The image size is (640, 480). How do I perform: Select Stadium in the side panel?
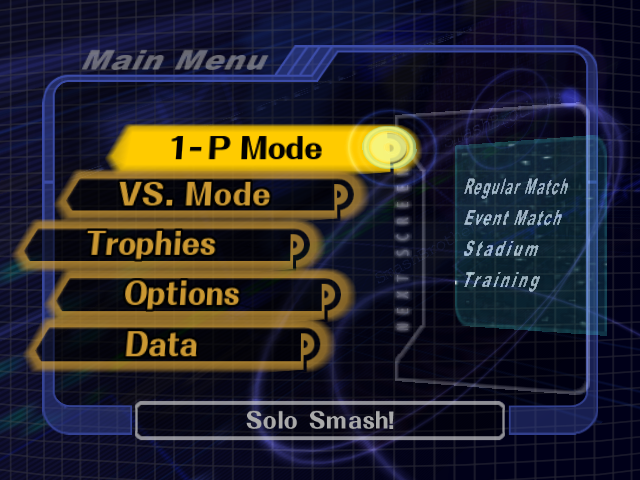click(x=501, y=249)
